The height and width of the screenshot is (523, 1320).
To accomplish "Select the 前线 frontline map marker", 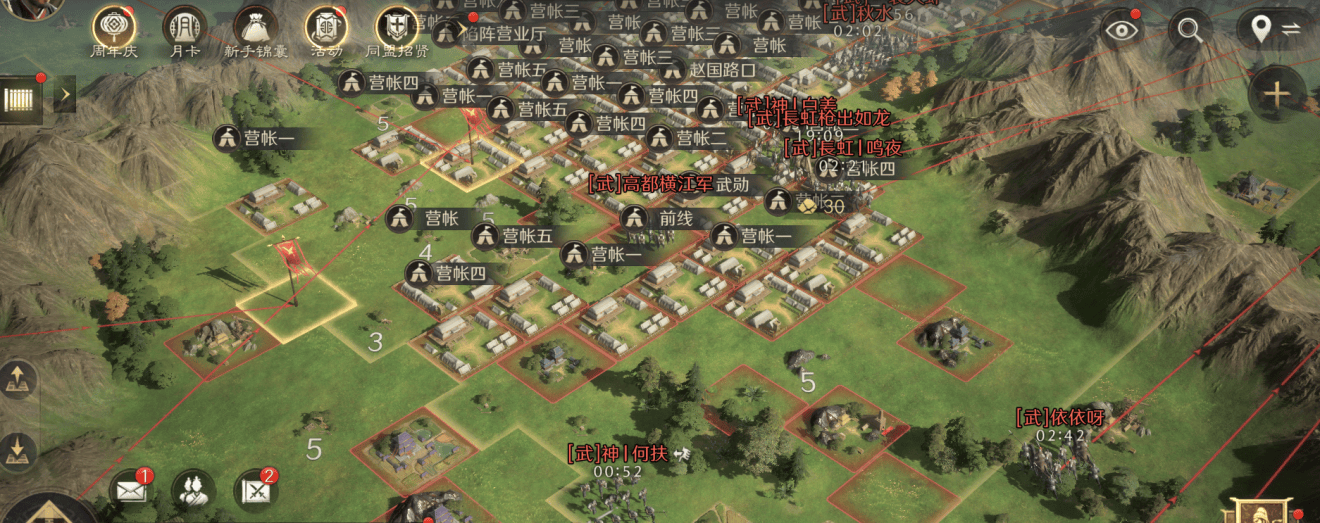I will (658, 217).
